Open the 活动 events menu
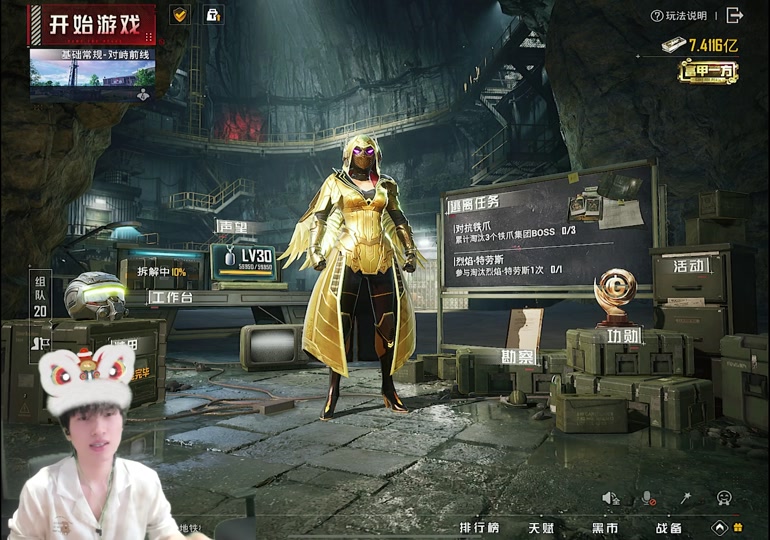Image resolution: width=770 pixels, height=540 pixels. (x=689, y=266)
